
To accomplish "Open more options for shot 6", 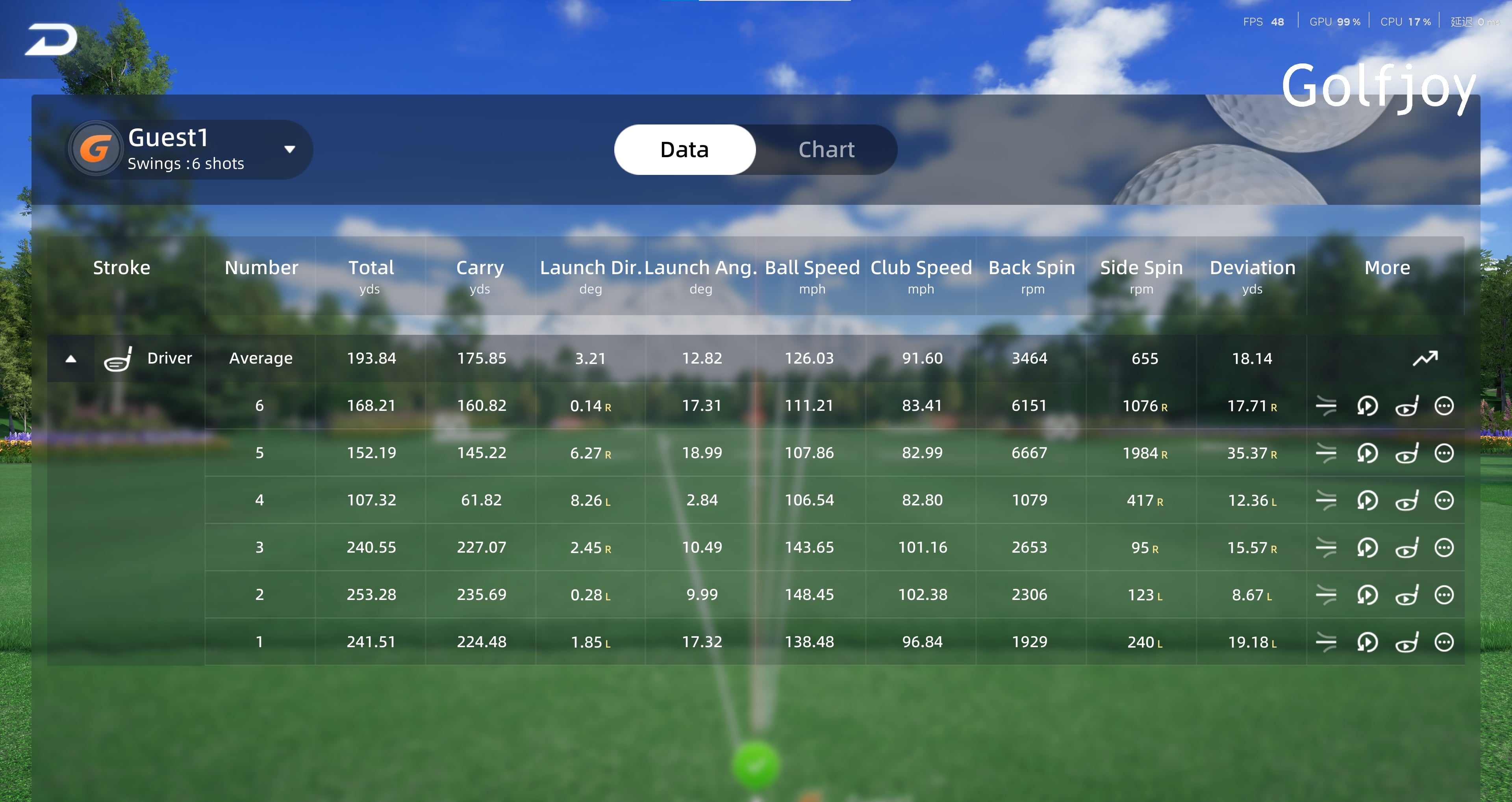I will [x=1444, y=406].
